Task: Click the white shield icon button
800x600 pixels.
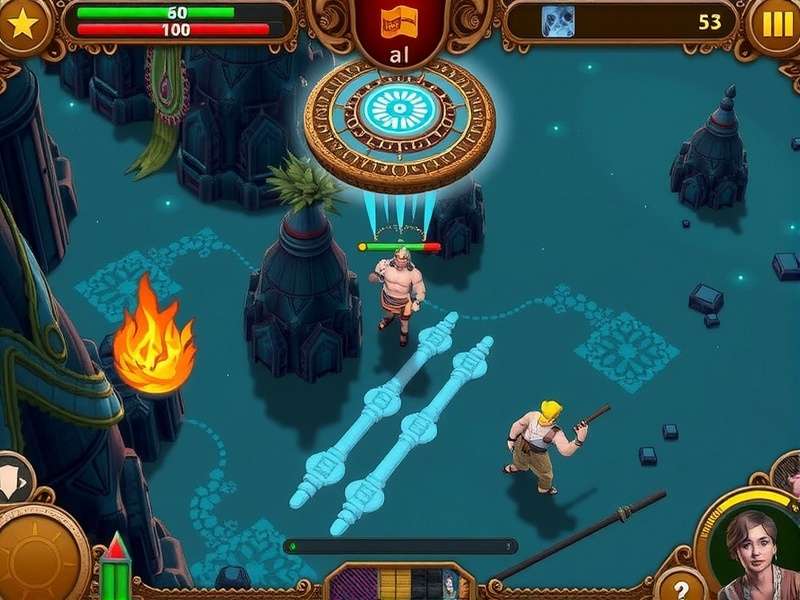Action: coord(13,478)
